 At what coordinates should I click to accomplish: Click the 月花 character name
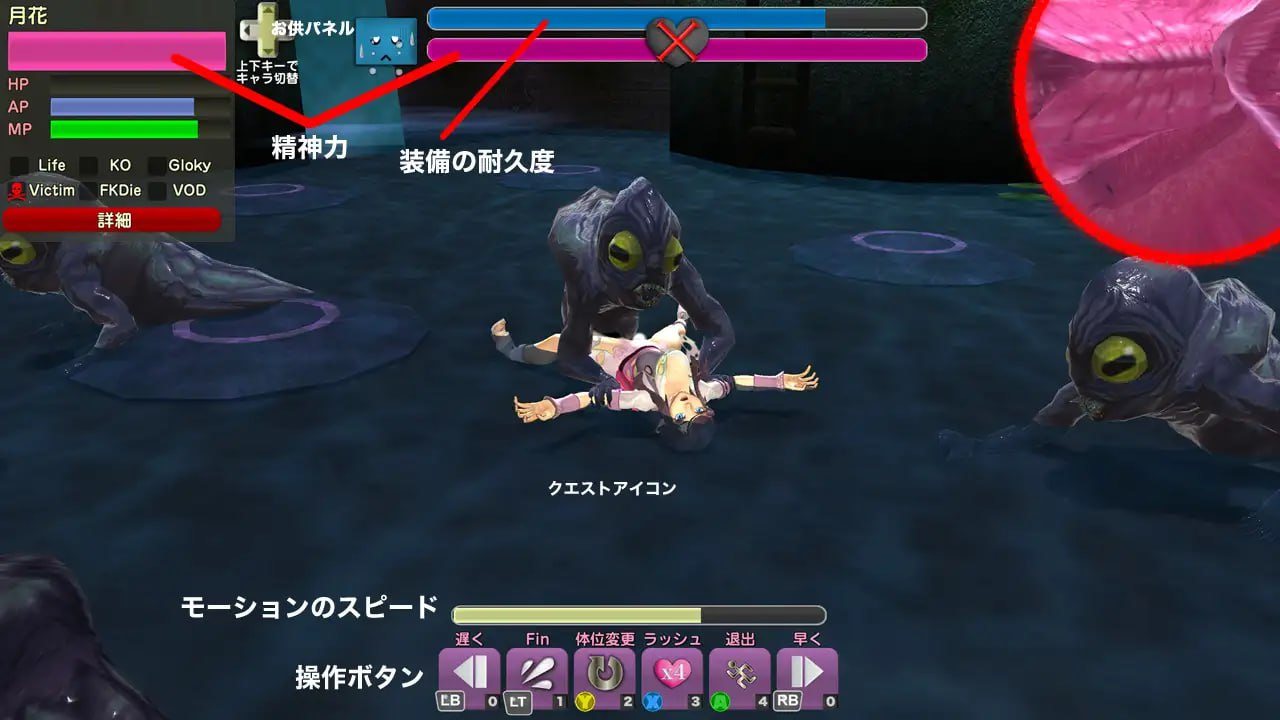point(27,13)
